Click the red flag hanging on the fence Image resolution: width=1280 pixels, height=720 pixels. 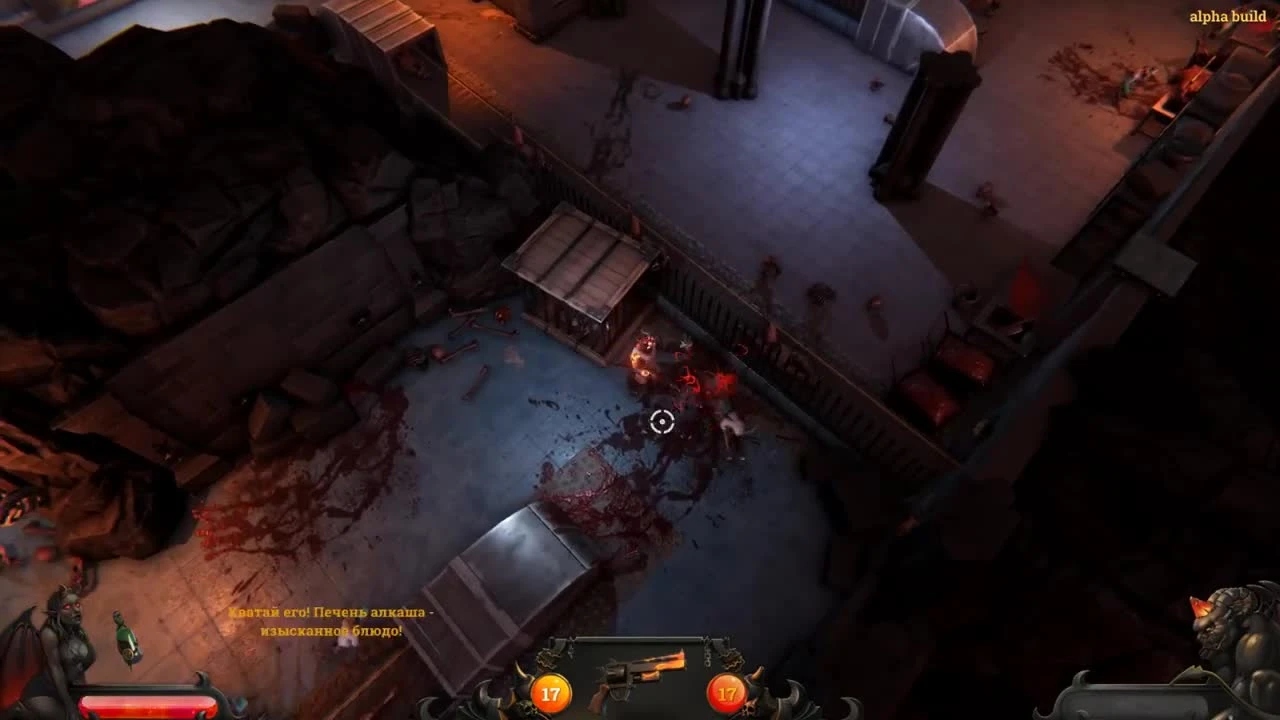(x=1022, y=290)
